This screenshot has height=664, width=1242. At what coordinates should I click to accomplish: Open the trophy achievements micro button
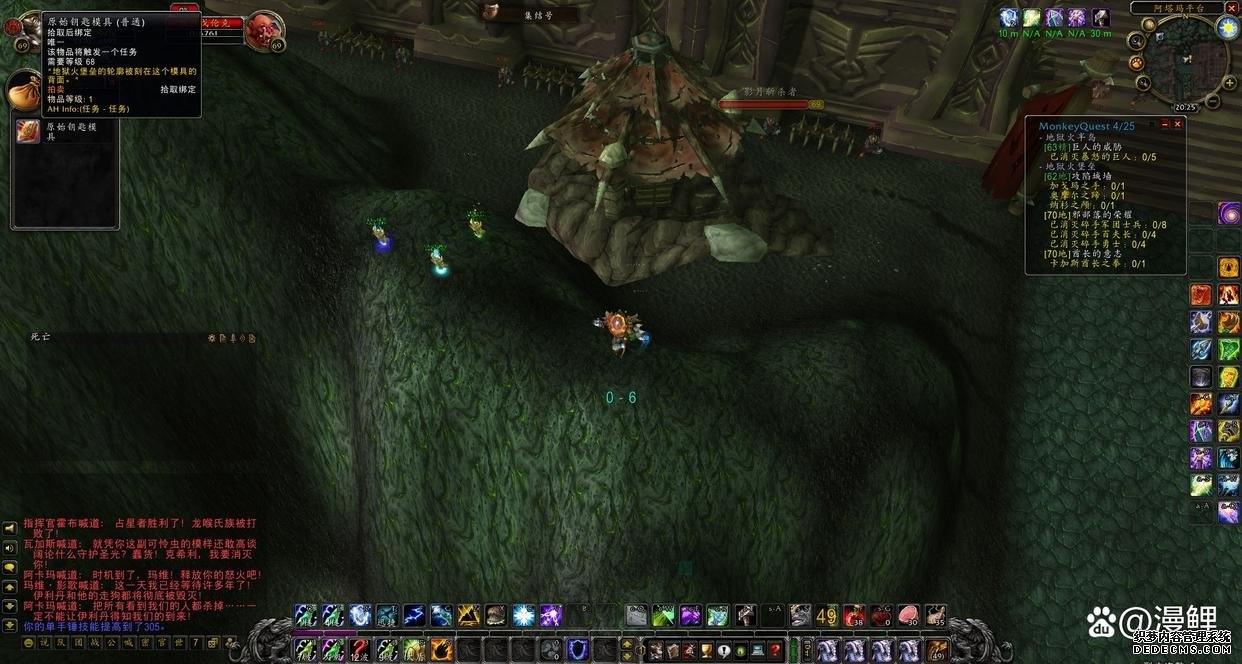703,651
